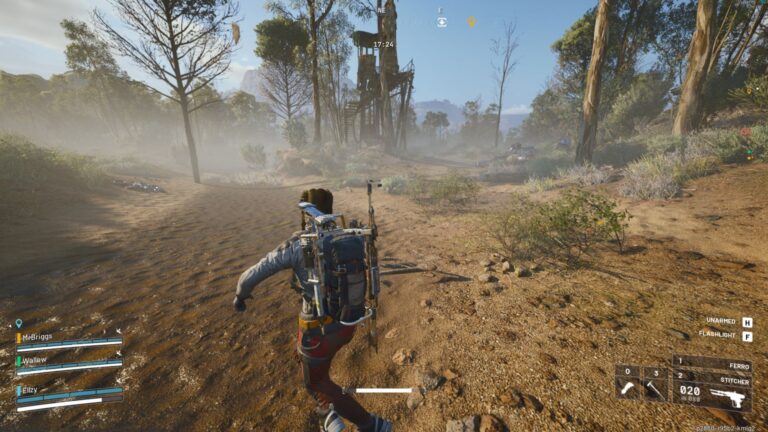Click the orange compass waypoint marker
Viewport: 768px width, 432px height.
tap(472, 21)
